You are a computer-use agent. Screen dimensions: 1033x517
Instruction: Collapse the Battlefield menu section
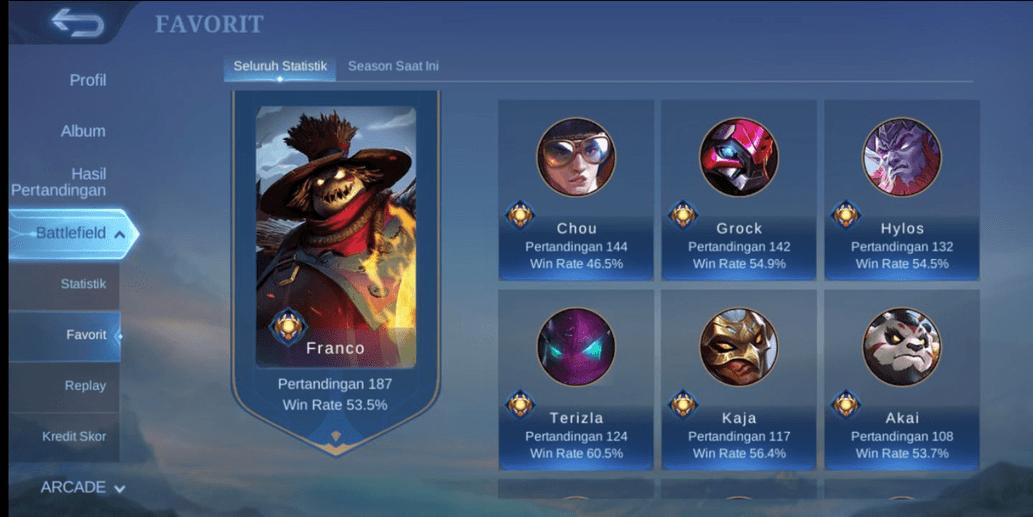73,233
